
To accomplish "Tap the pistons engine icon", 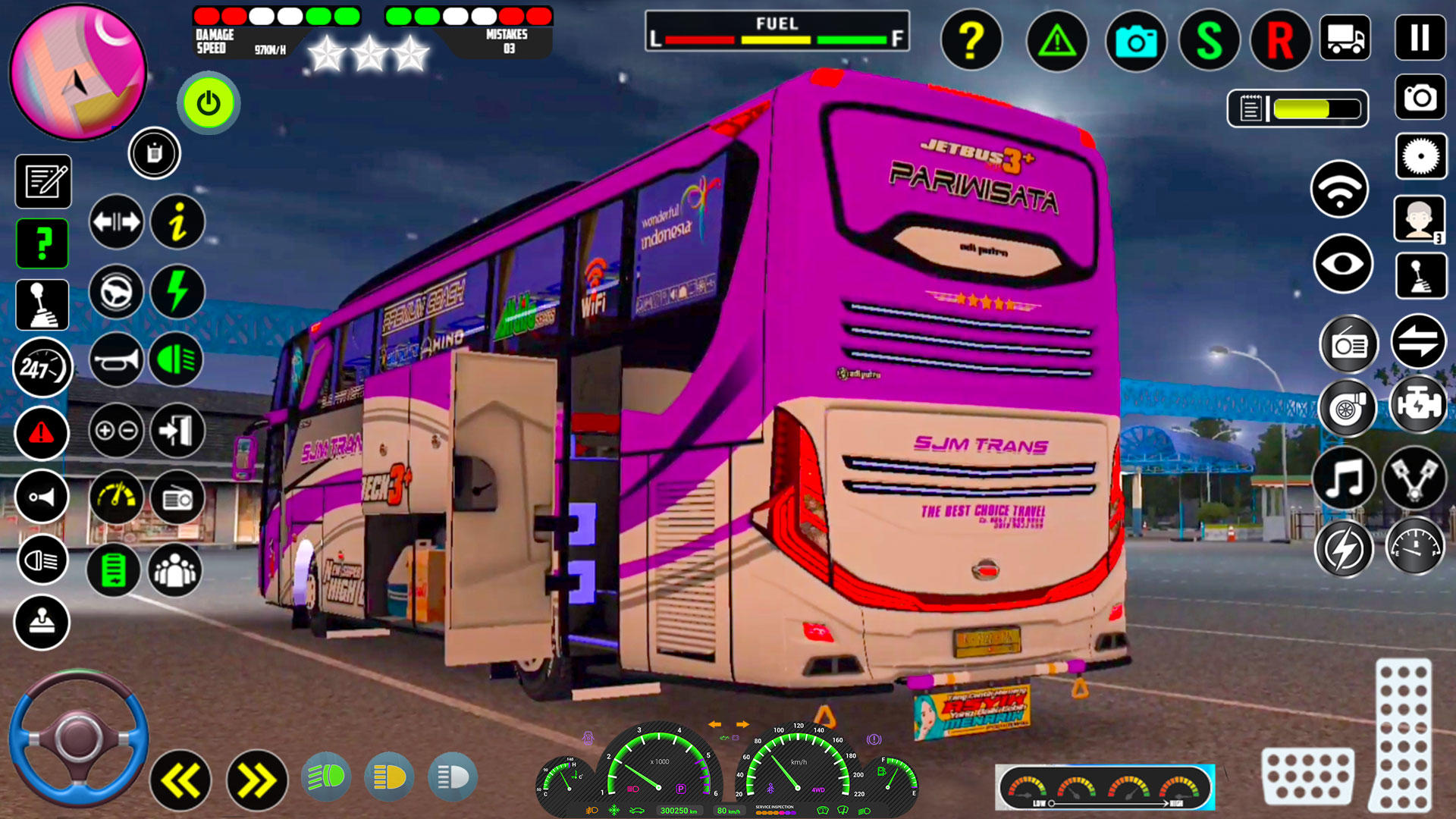I will tap(1420, 478).
